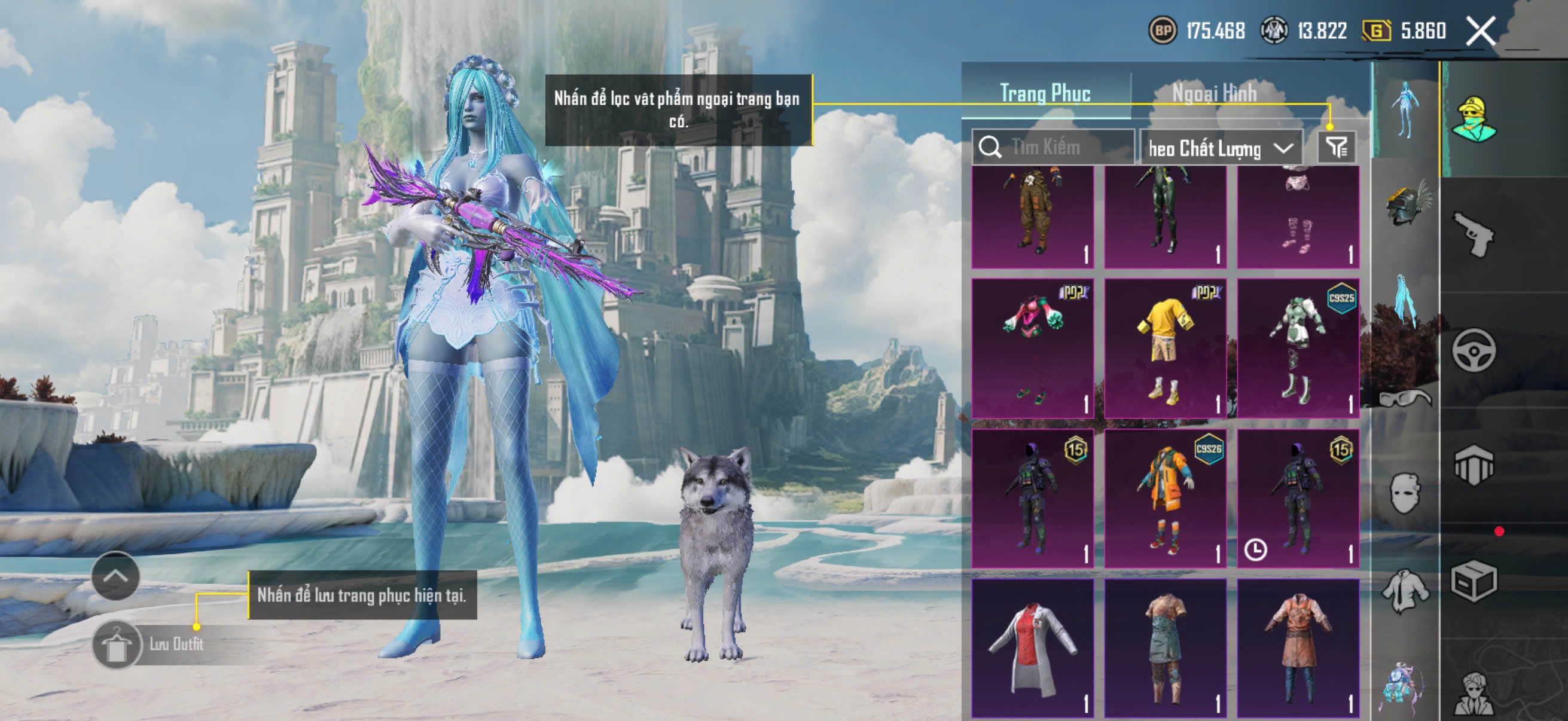Open the crate box category
The image size is (1568, 721).
(x=1473, y=581)
